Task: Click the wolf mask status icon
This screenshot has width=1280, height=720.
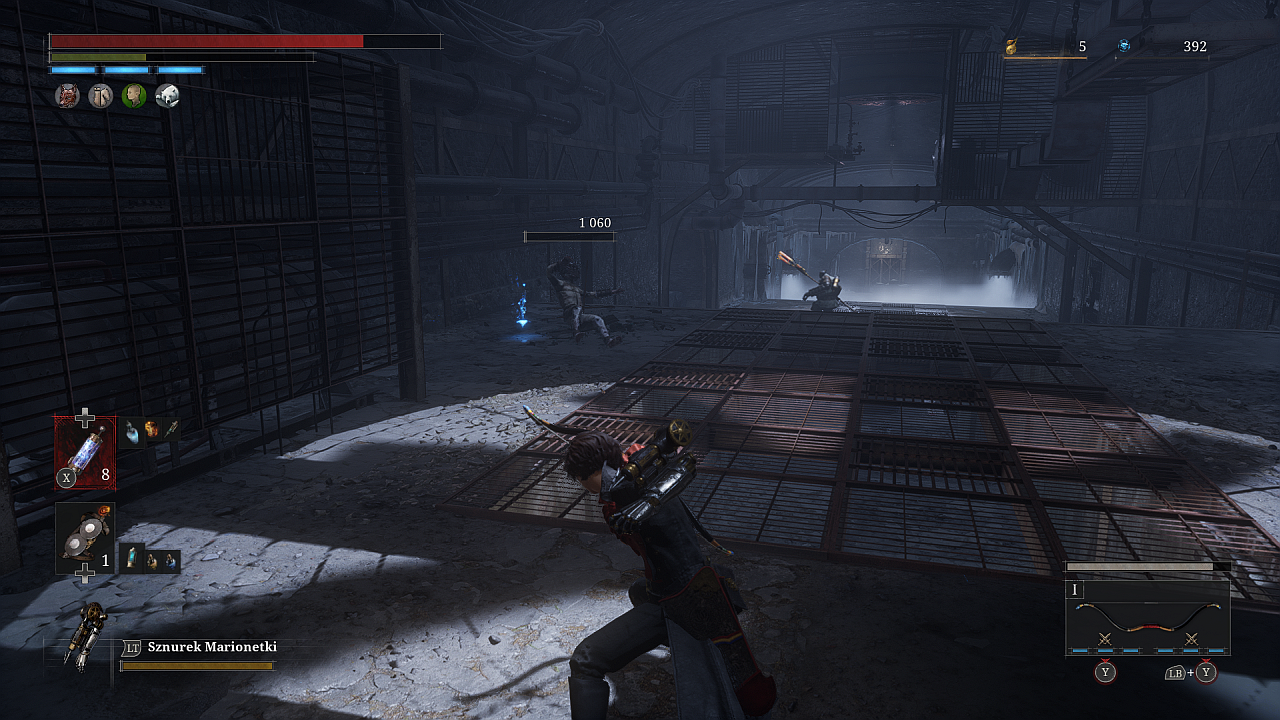Action: coord(67,96)
